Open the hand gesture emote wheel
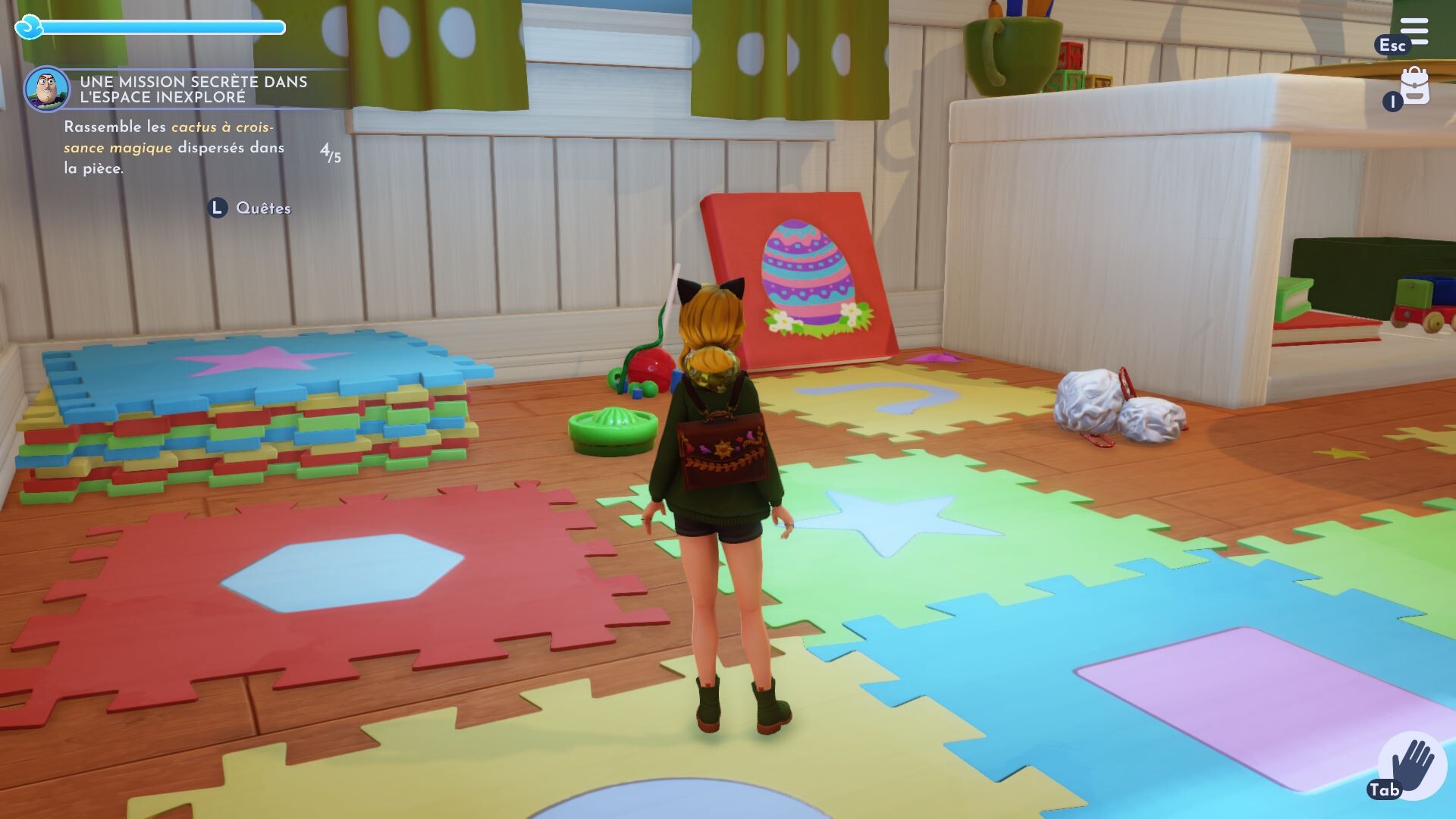Image resolution: width=1456 pixels, height=819 pixels. 1411,766
